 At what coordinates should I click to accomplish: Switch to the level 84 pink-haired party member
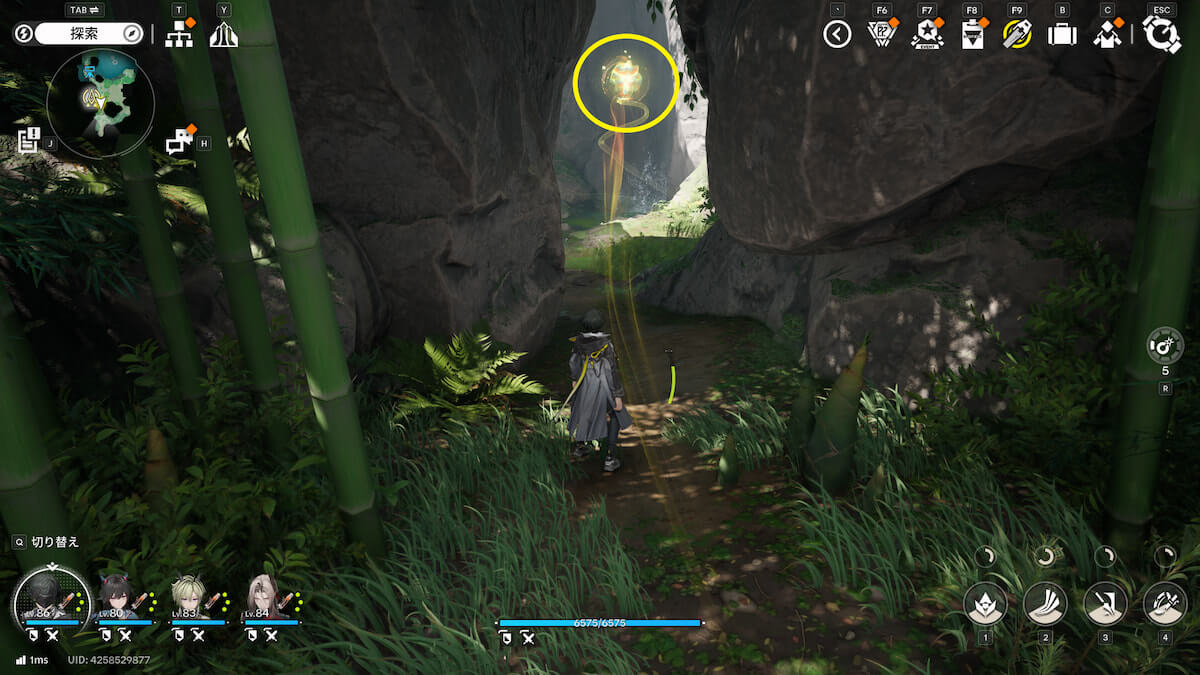[264, 600]
